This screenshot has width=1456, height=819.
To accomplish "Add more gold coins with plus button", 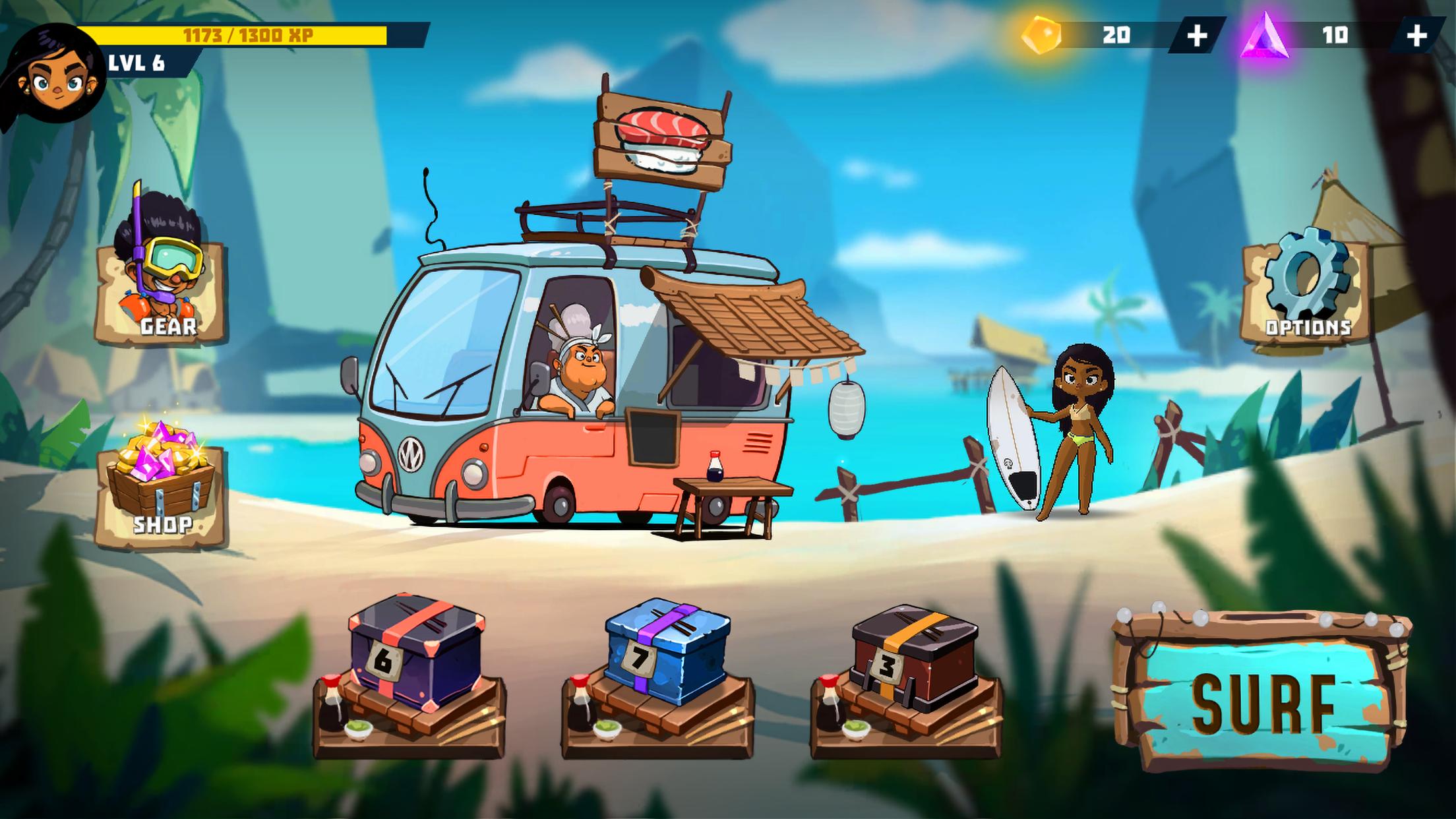I will (x=1196, y=36).
